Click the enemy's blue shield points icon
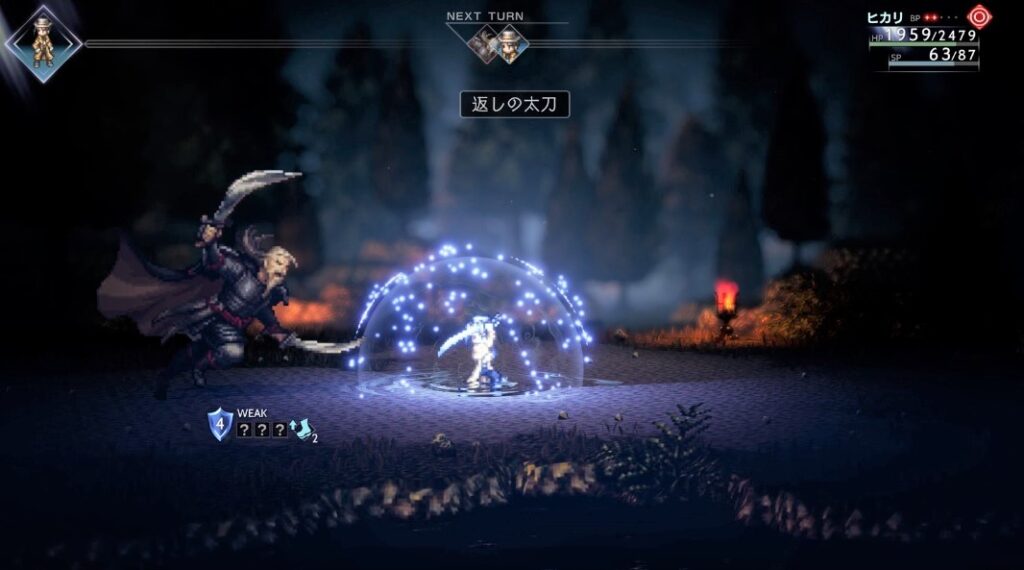 [x=220, y=421]
